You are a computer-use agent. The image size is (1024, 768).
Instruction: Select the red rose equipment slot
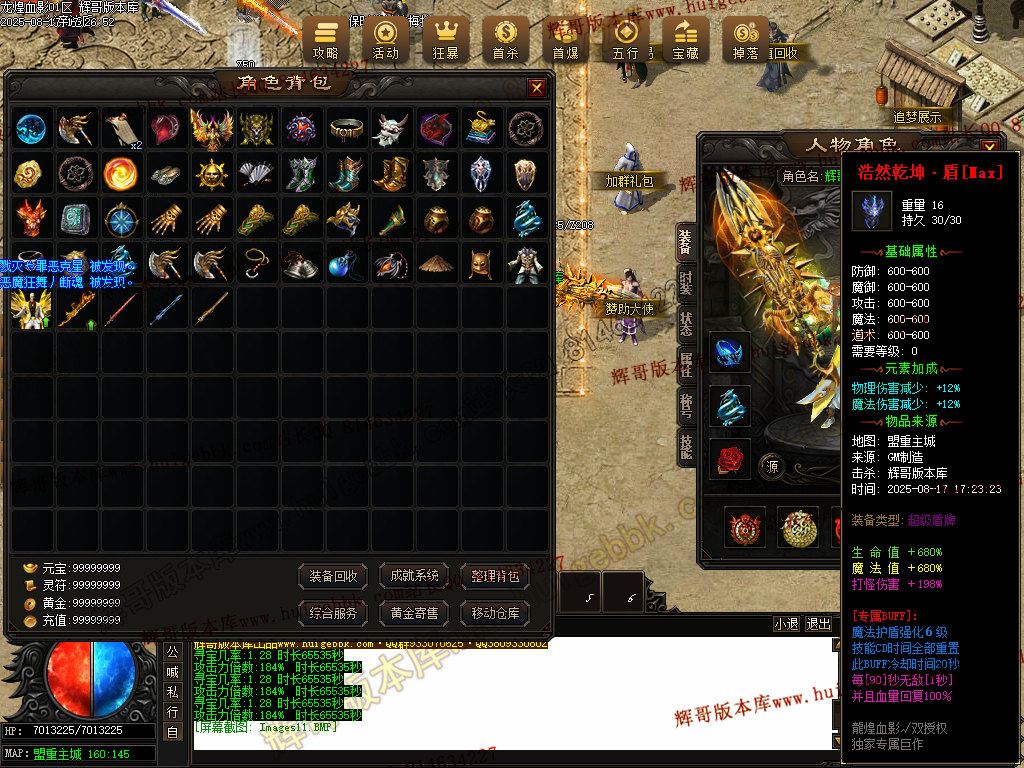tap(730, 459)
